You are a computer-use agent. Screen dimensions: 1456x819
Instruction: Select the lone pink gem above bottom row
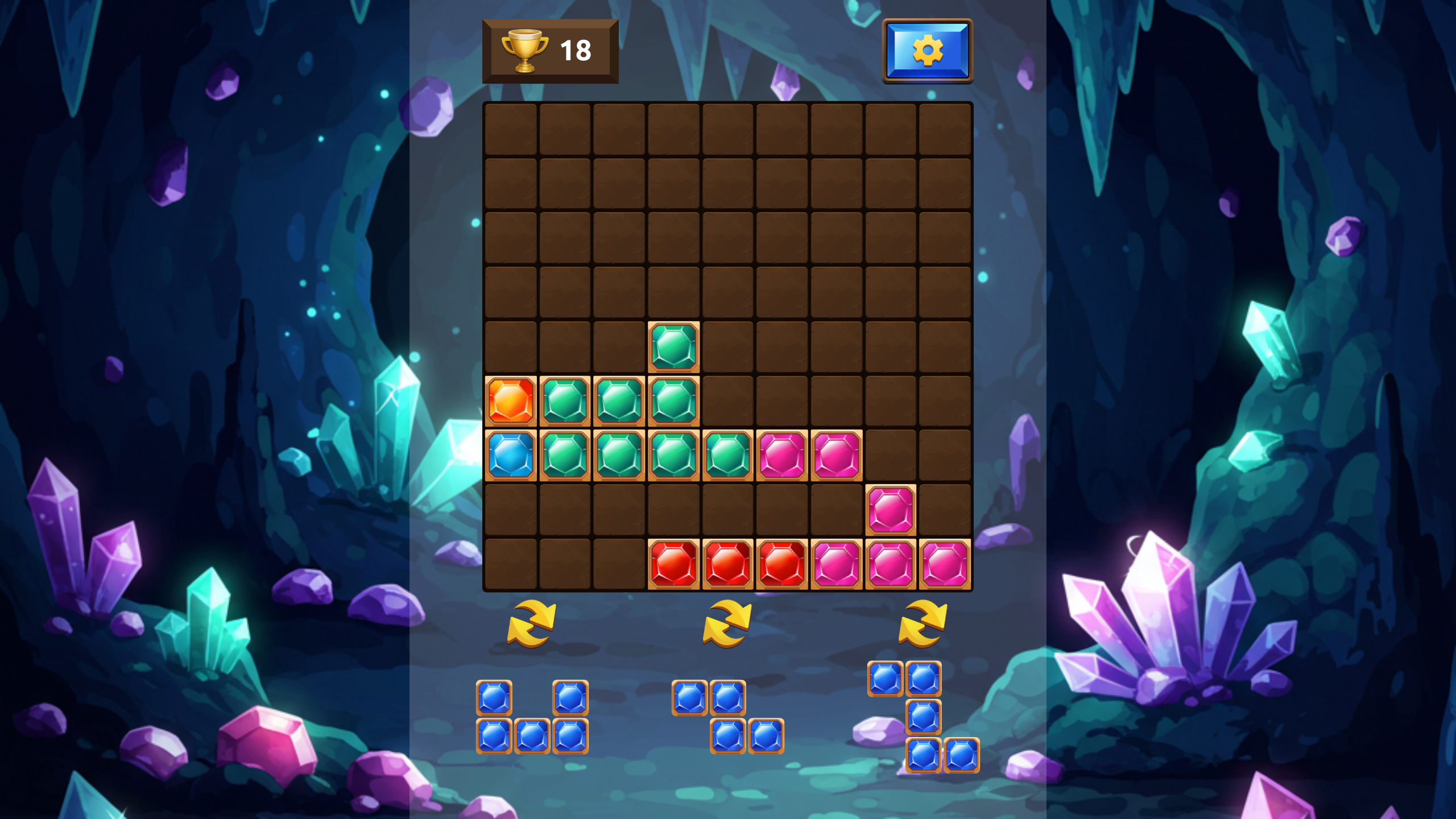pos(891,509)
